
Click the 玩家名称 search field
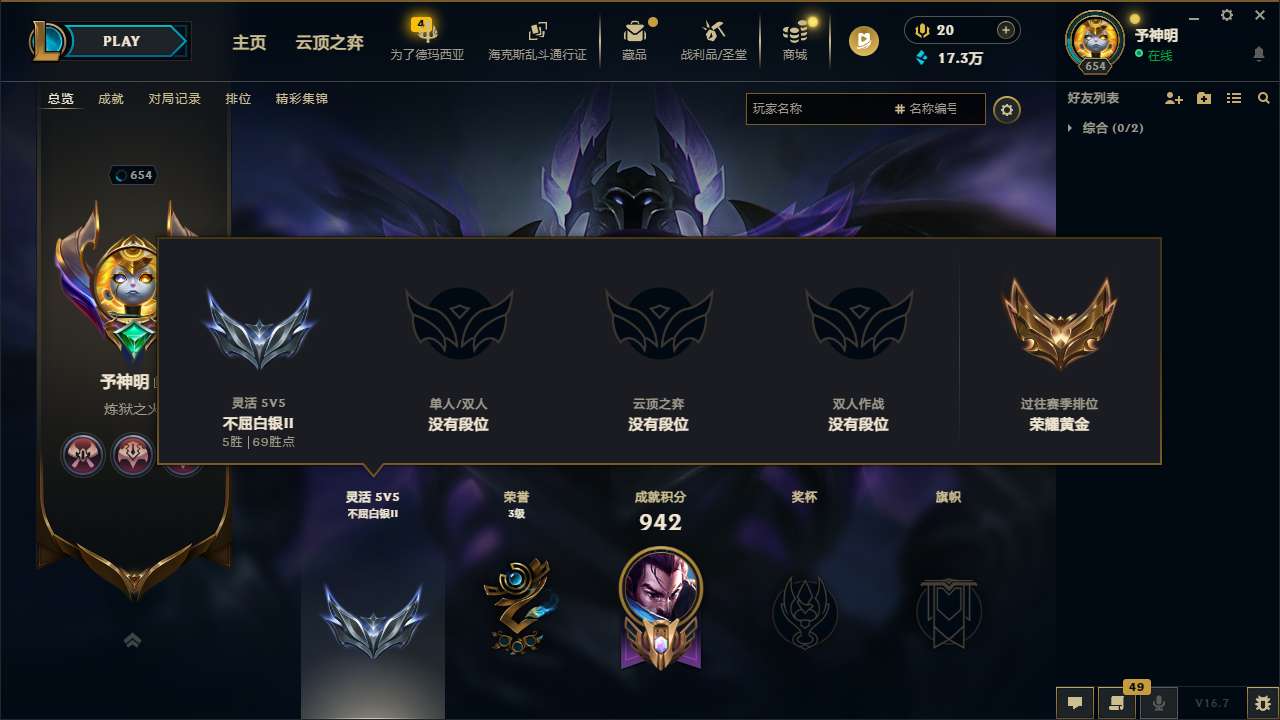click(820, 108)
